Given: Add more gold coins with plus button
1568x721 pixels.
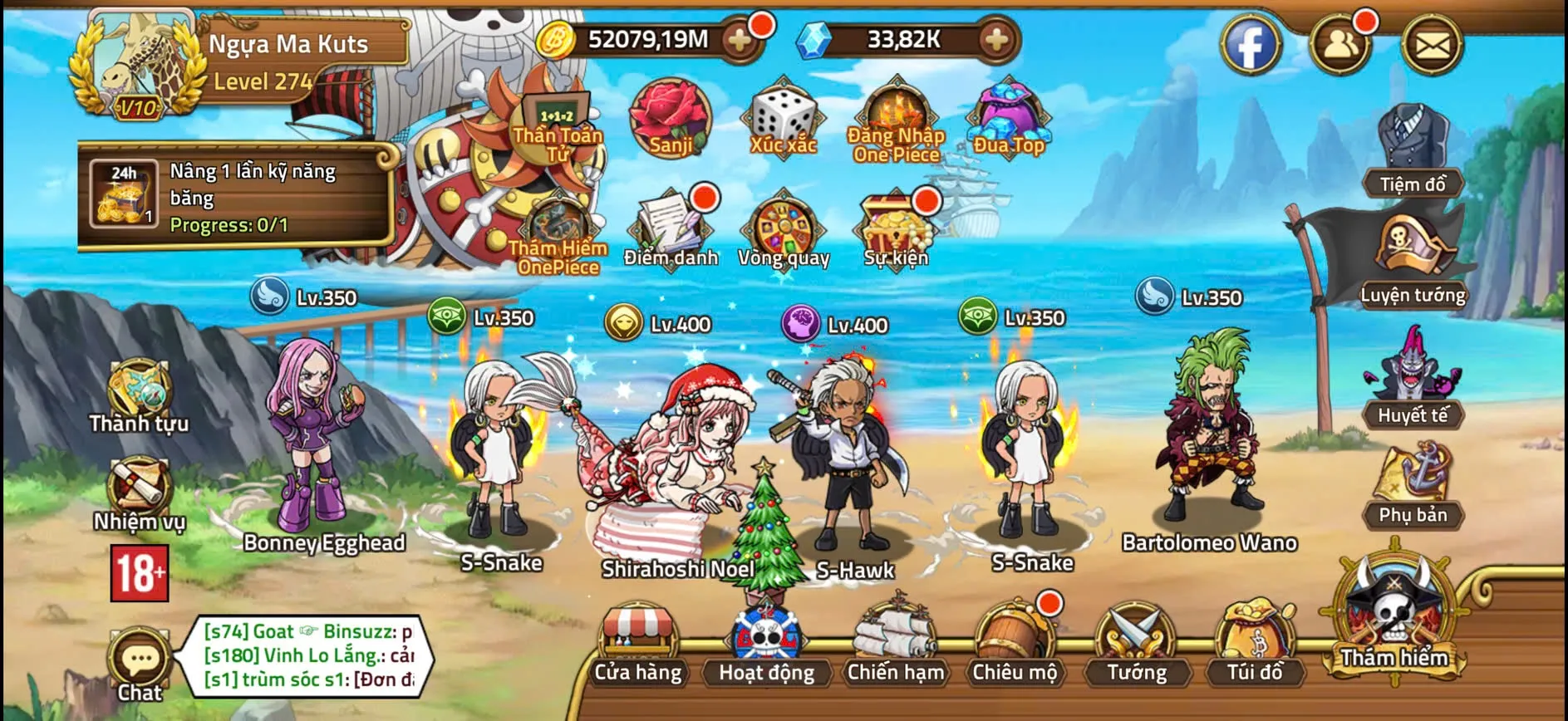Looking at the screenshot, I should (x=739, y=39).
